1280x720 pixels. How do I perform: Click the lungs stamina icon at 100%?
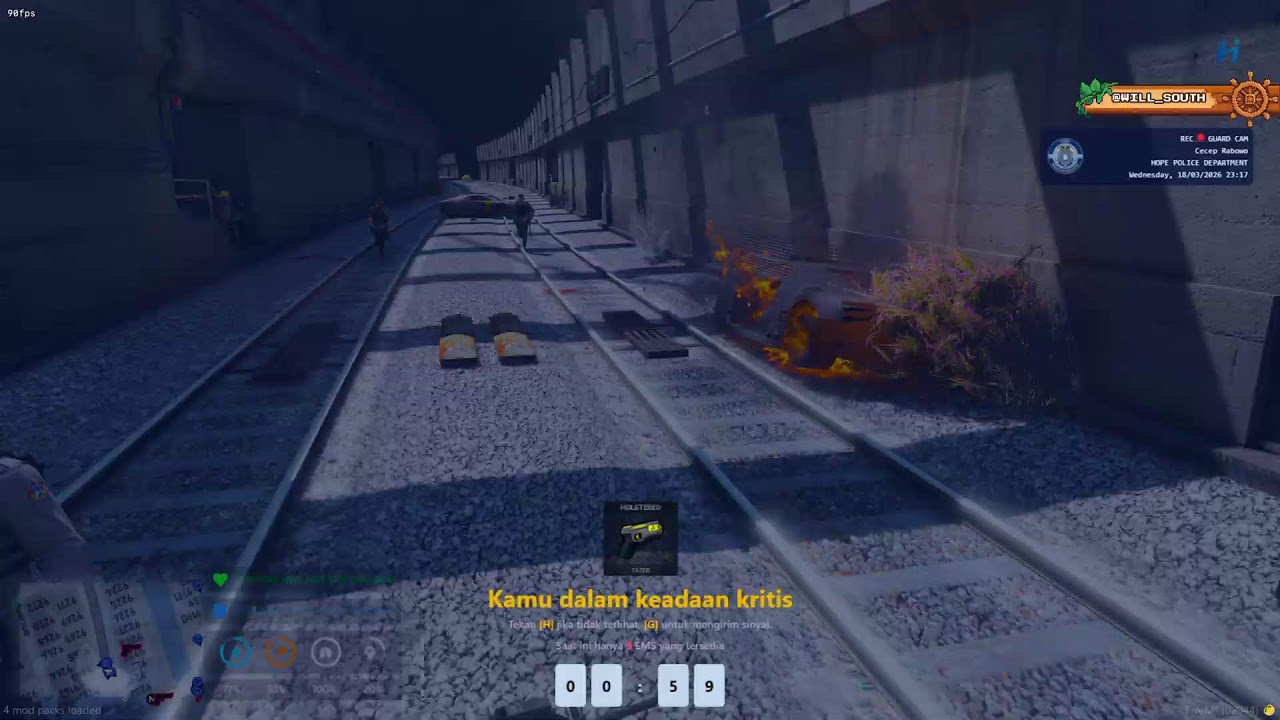tap(327, 653)
